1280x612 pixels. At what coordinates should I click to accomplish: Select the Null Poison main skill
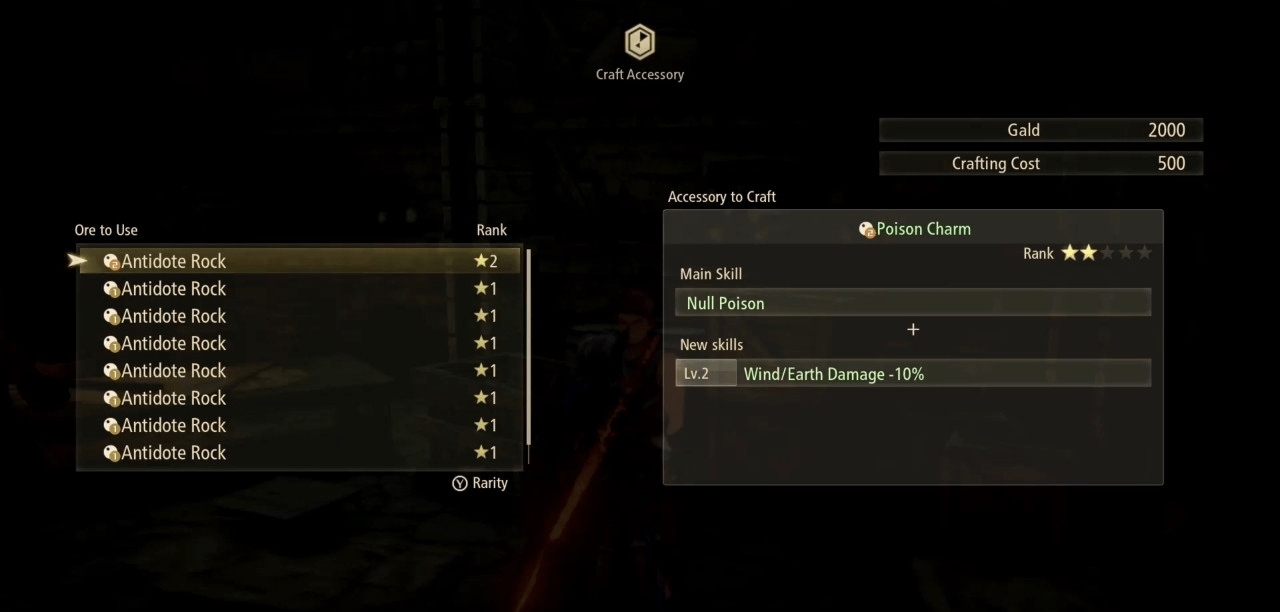pyautogui.click(x=912, y=303)
